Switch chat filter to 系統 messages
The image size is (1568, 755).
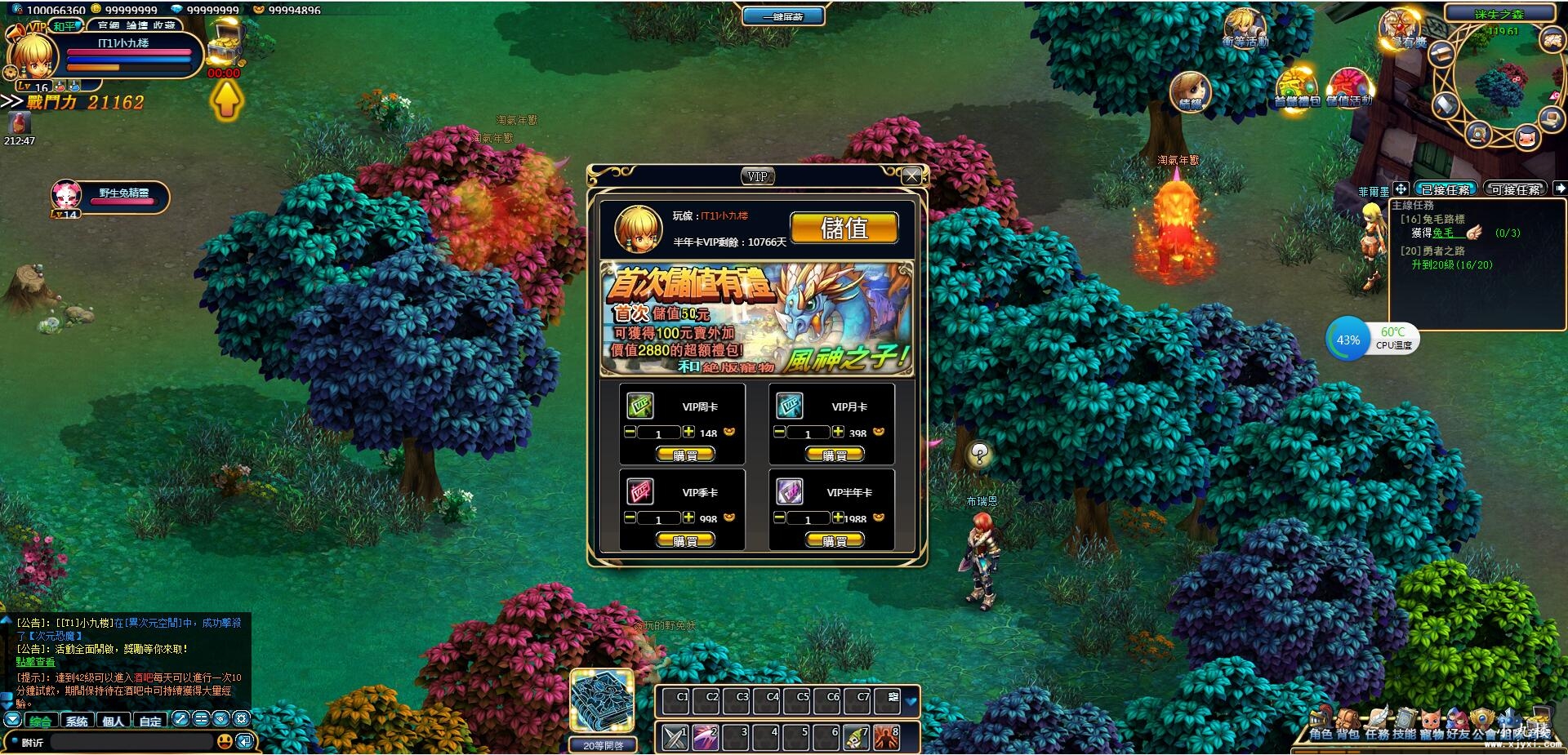pyautogui.click(x=77, y=721)
